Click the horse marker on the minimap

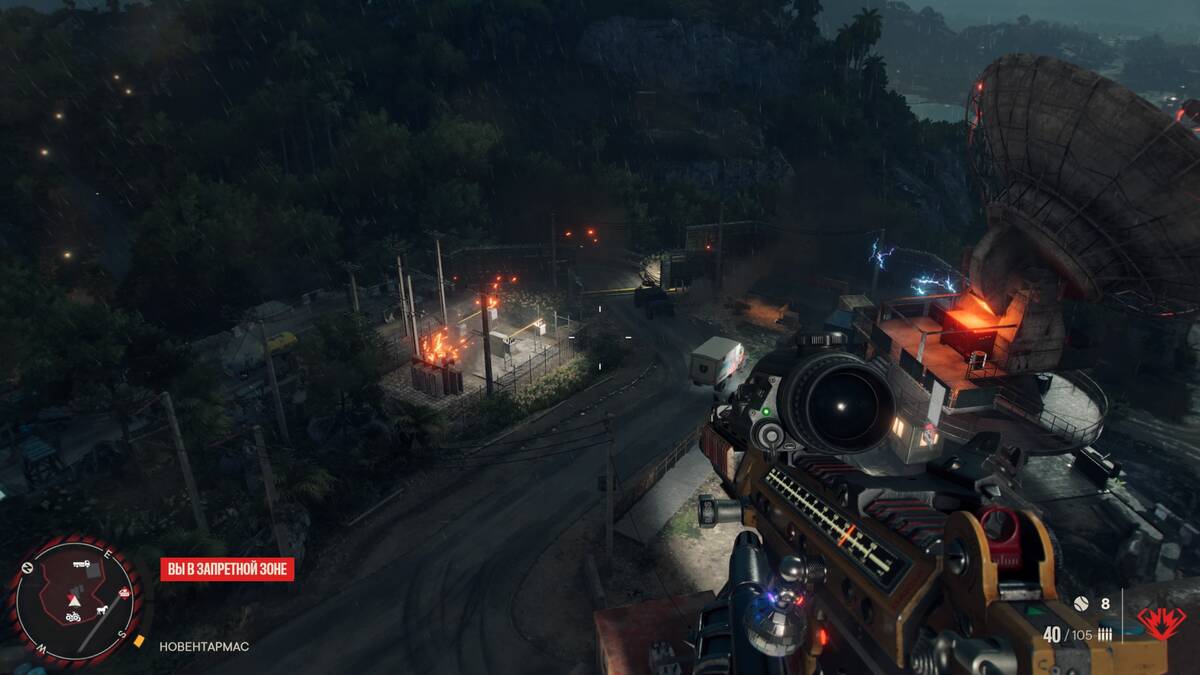click(x=101, y=608)
